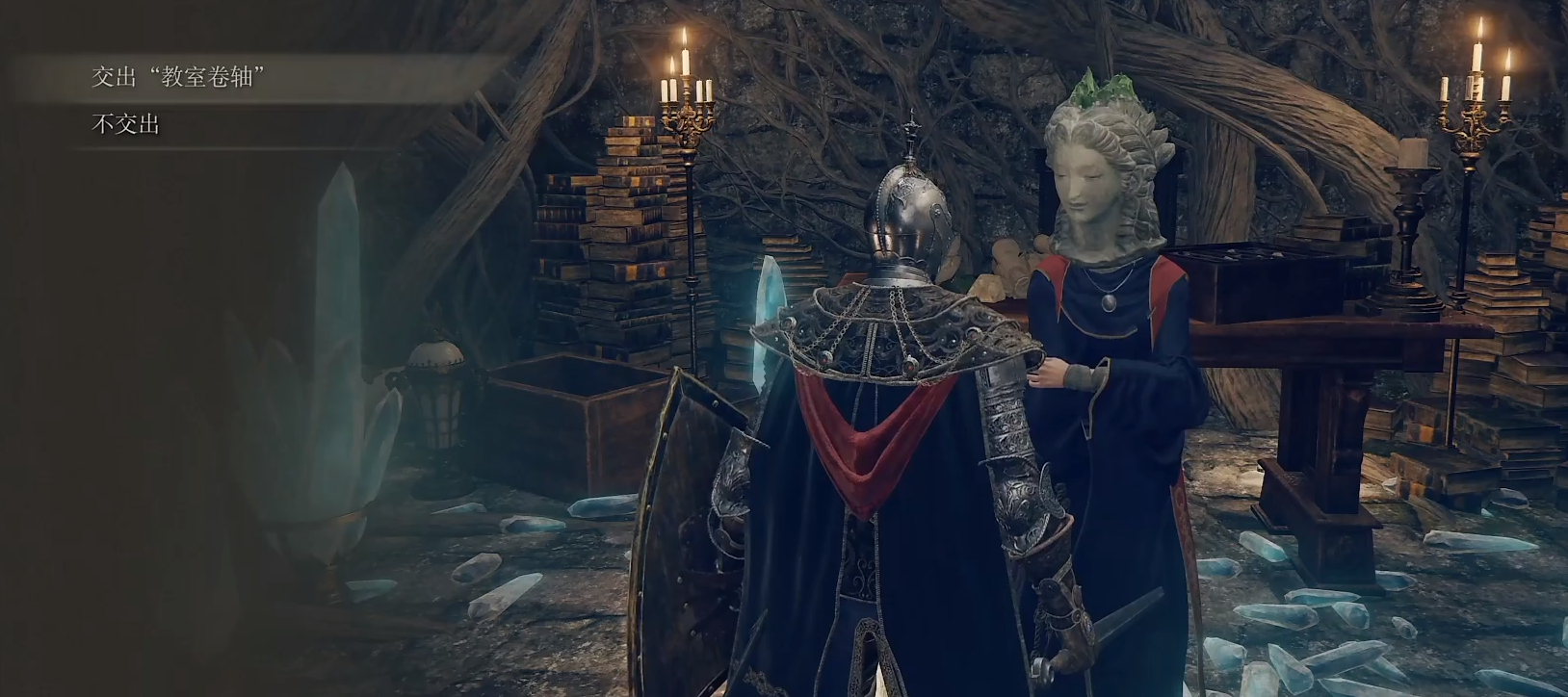Select the 不交出 option

pyautogui.click(x=126, y=124)
